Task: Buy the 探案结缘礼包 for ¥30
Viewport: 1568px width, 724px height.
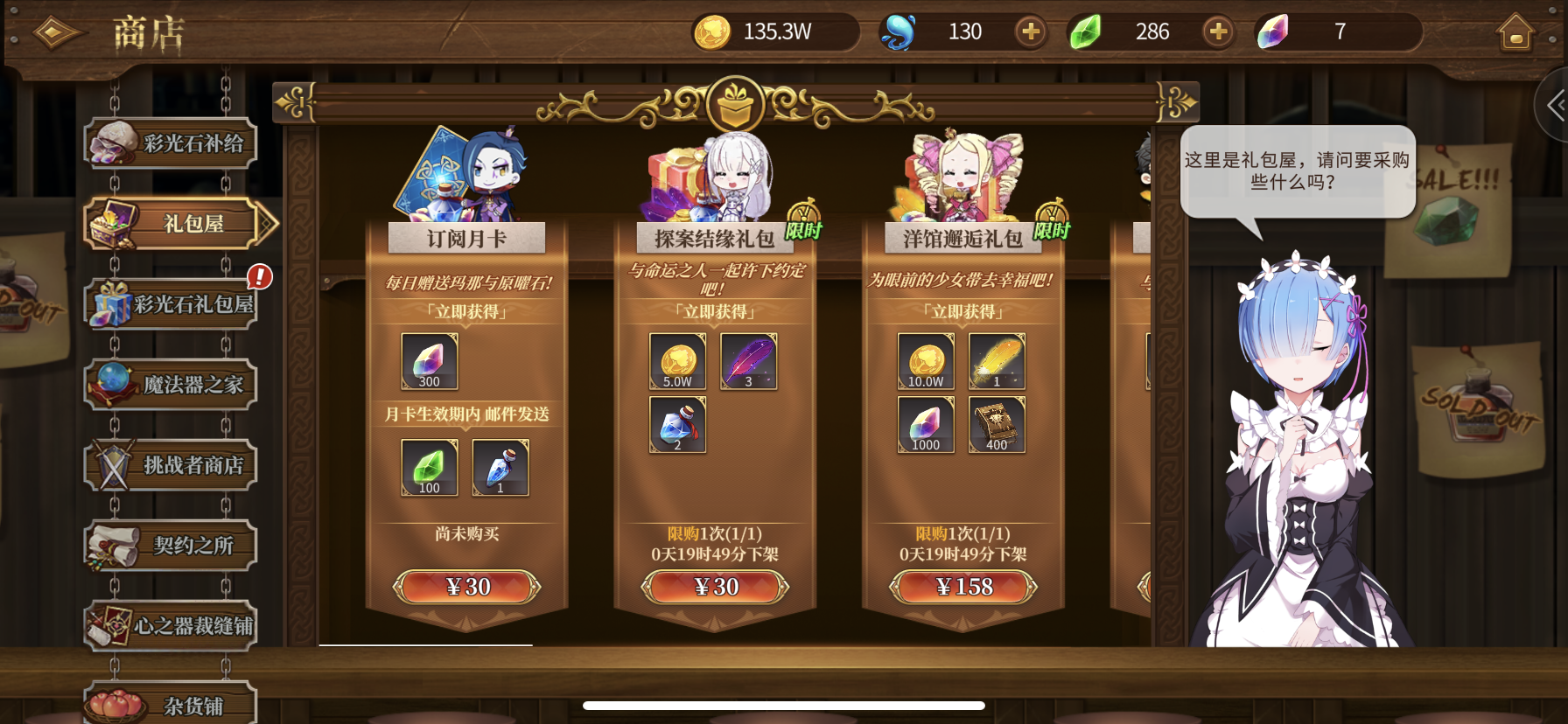Action: point(717,587)
